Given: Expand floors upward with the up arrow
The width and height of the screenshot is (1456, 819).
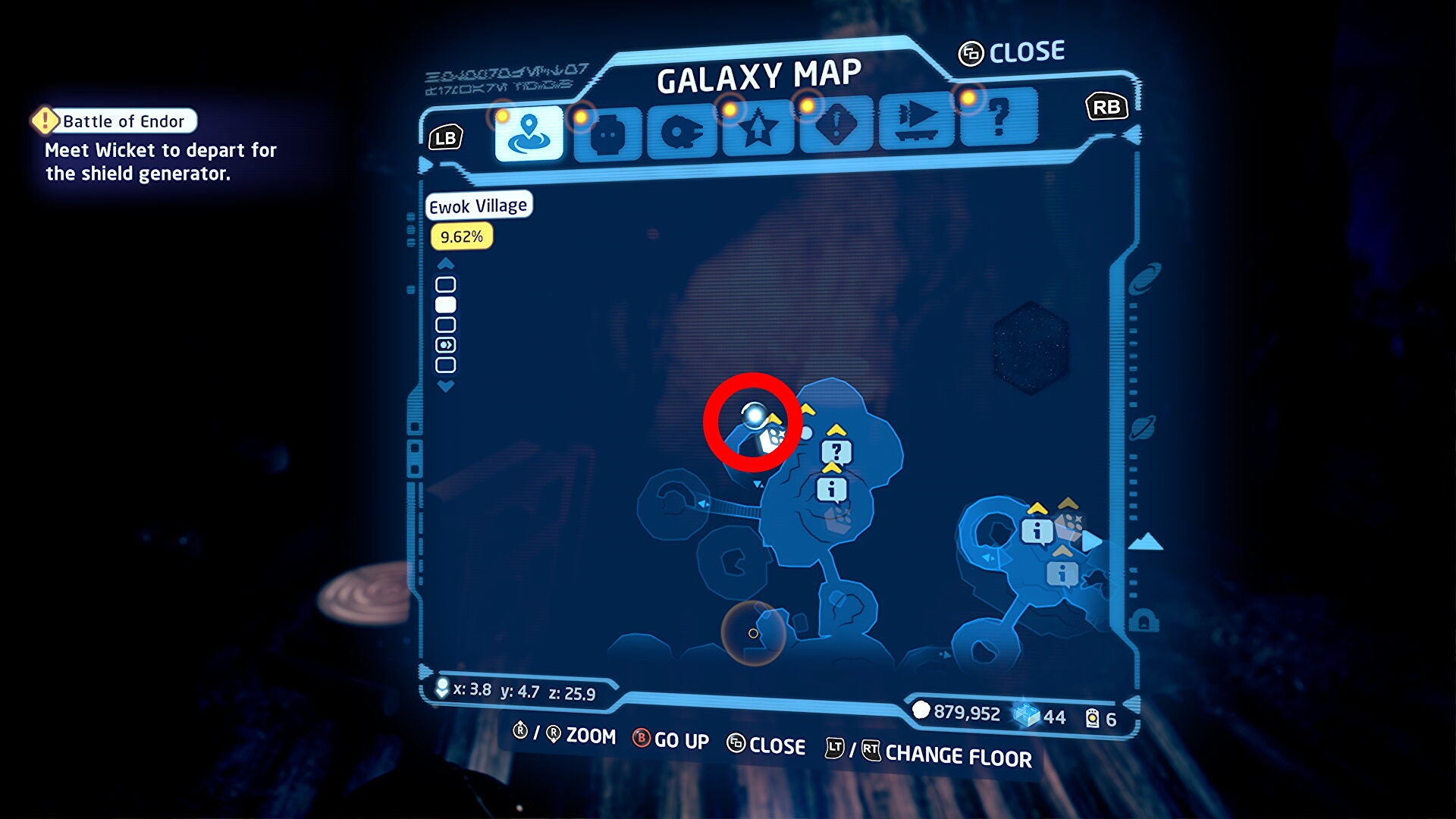Looking at the screenshot, I should click(x=446, y=263).
